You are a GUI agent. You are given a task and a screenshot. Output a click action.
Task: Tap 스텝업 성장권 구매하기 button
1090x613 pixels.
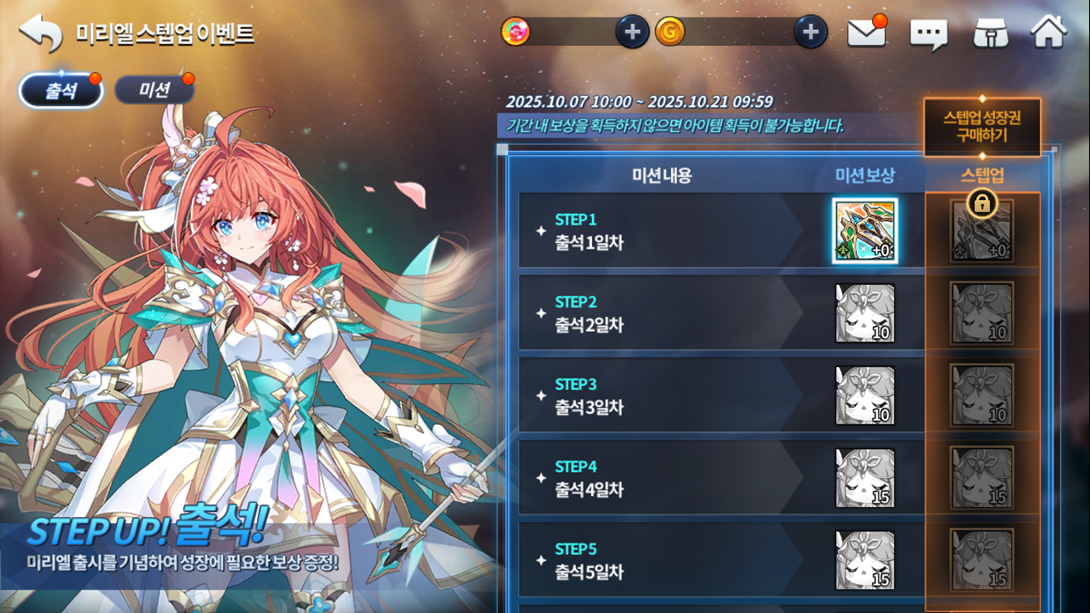click(981, 127)
